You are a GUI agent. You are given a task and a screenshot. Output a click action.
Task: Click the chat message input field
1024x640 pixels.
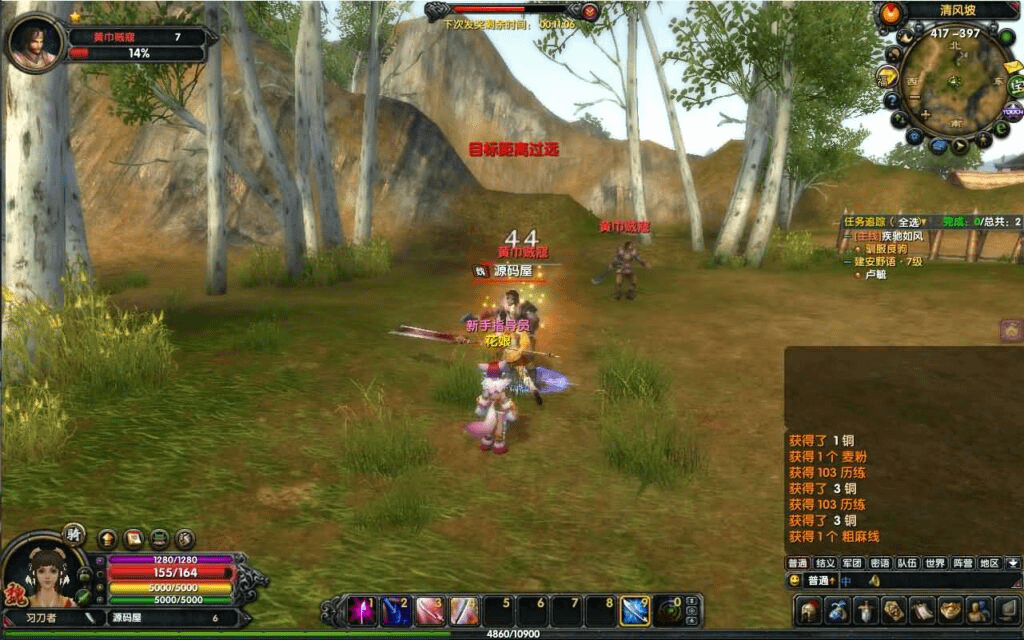click(930, 580)
